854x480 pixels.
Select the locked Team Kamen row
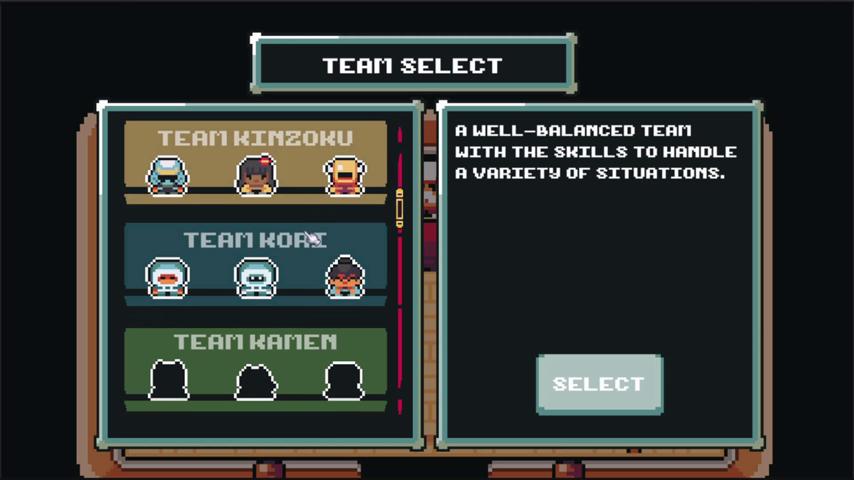click(255, 368)
